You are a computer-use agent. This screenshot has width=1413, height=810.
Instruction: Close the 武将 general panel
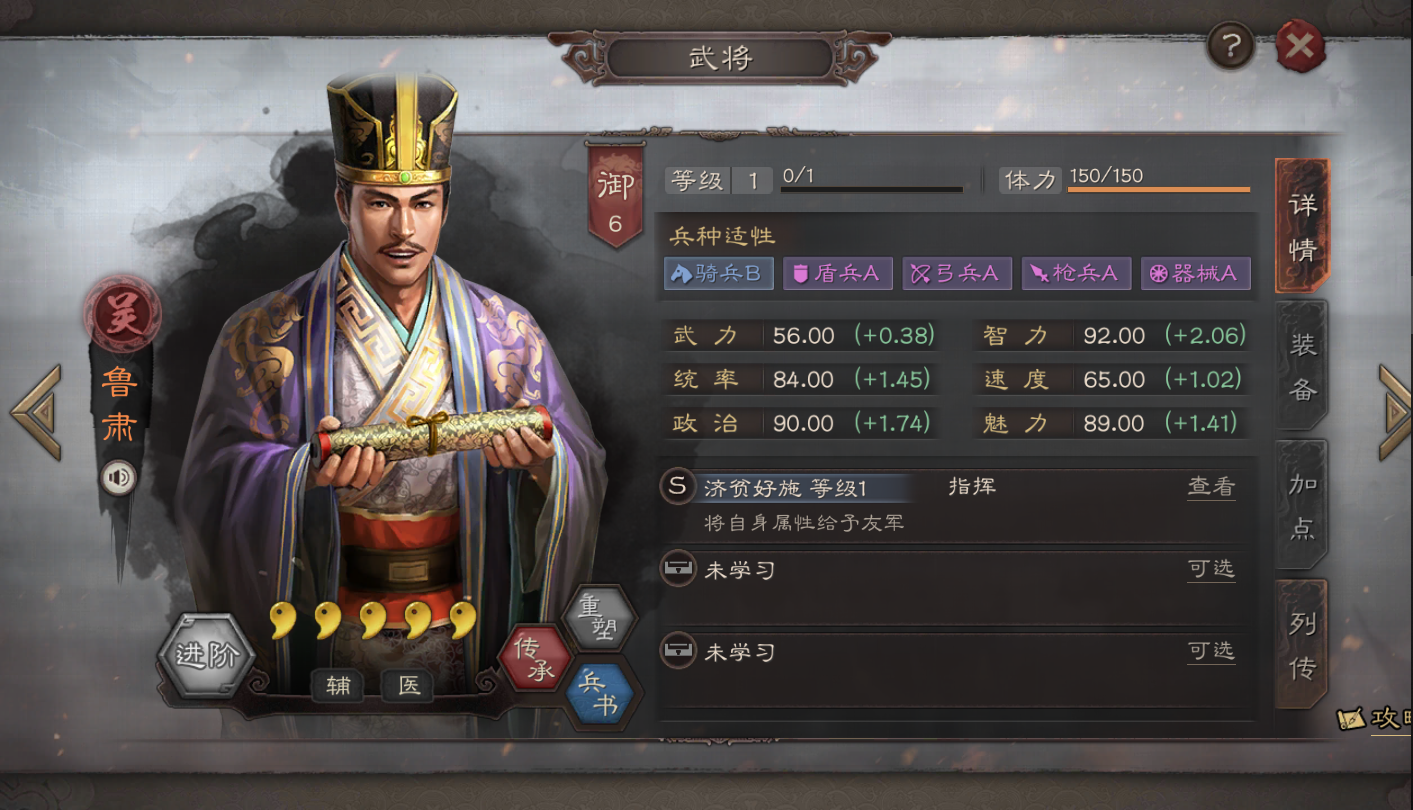[x=1300, y=46]
